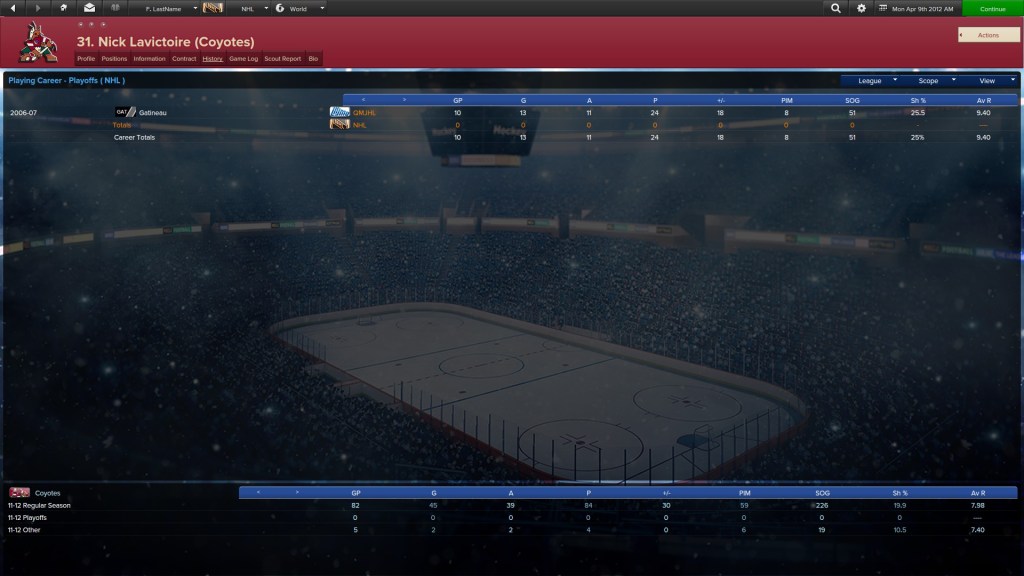Switch to the Bio tab
Screen dimensions: 1024x576
(313, 59)
